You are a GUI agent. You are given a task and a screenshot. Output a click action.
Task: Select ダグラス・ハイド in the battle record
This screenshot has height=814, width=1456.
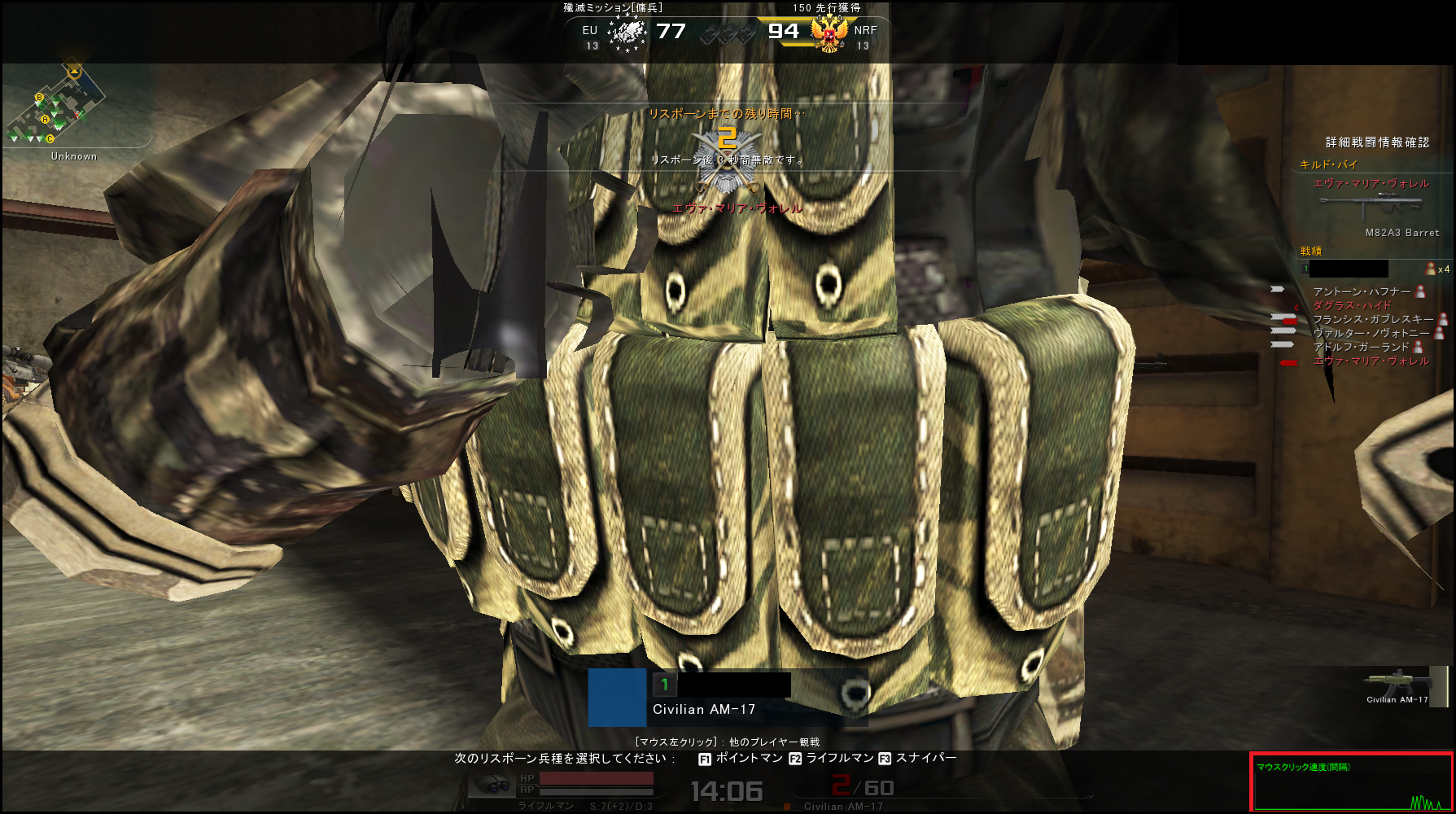(x=1352, y=305)
